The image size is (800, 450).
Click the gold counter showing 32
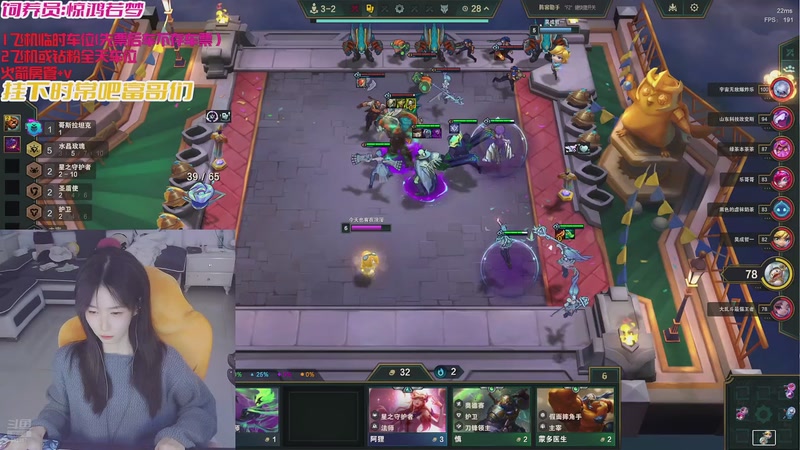pyautogui.click(x=399, y=371)
